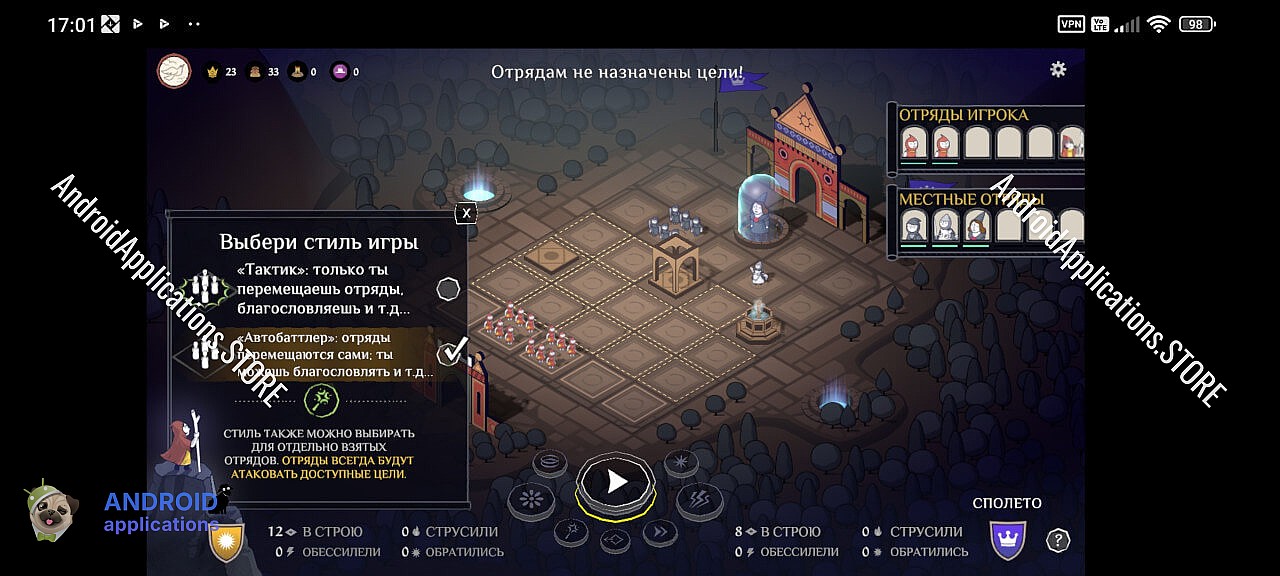
Task: Open the gear settings menu
Action: 1058,69
